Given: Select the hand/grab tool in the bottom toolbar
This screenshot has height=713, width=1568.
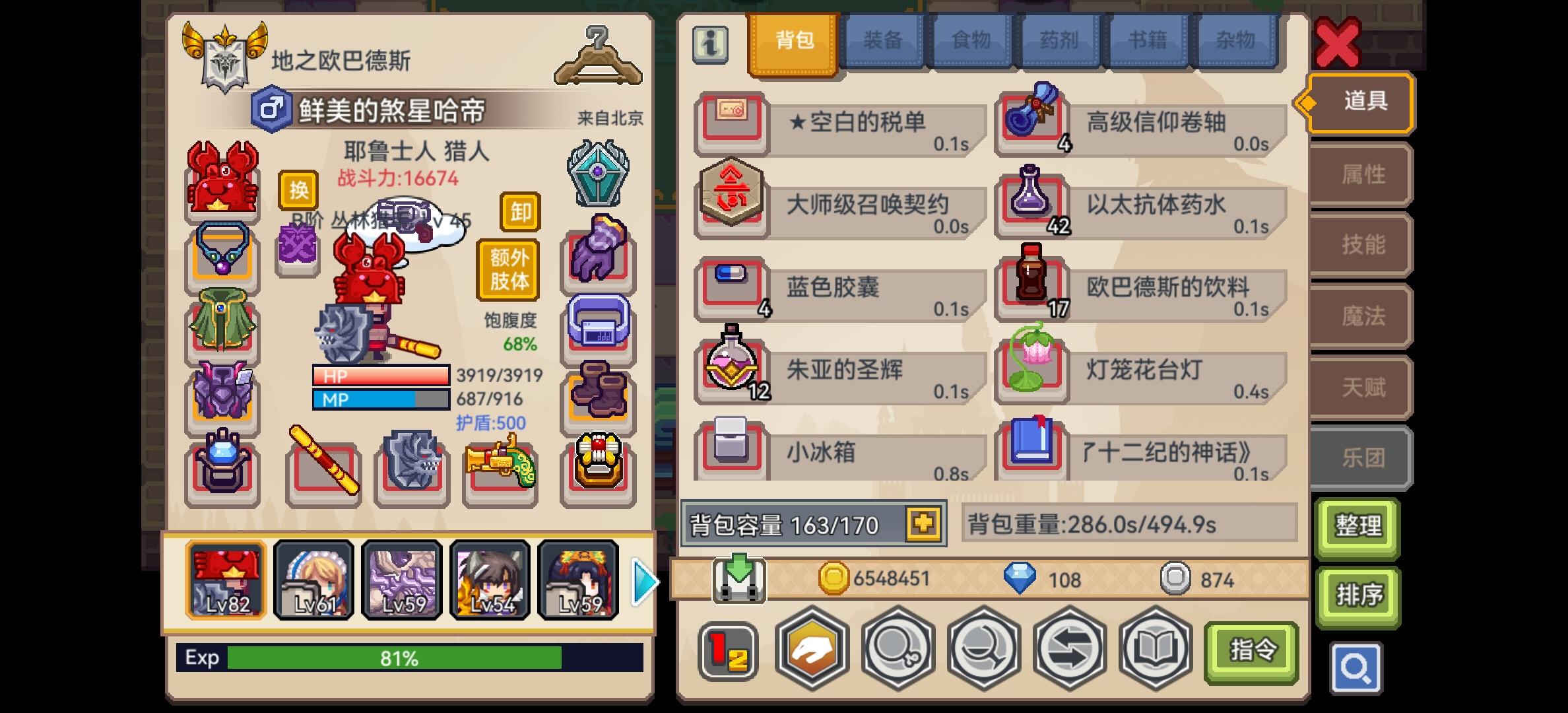Looking at the screenshot, I should [x=813, y=650].
